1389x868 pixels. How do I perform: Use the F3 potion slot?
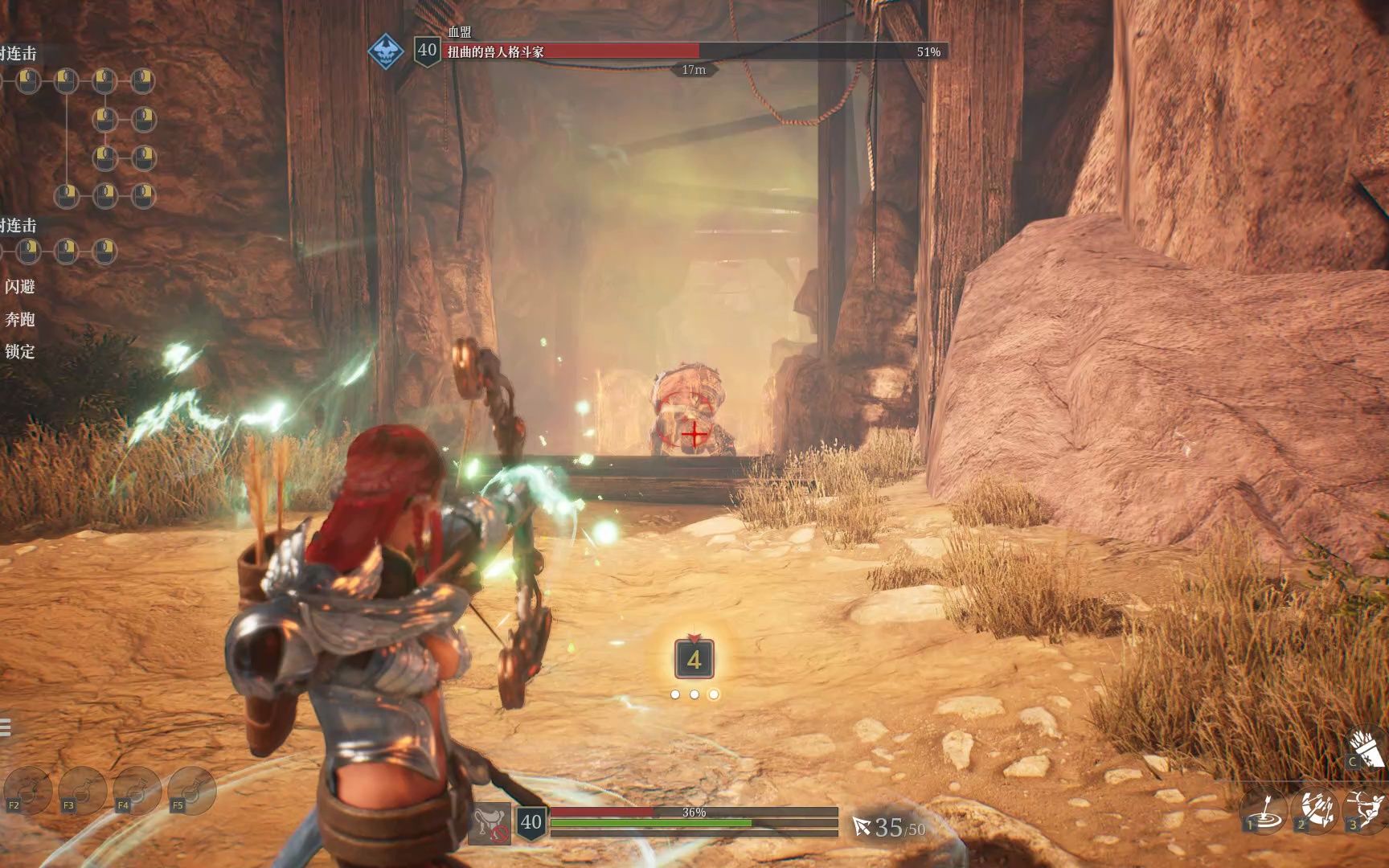click(x=83, y=790)
